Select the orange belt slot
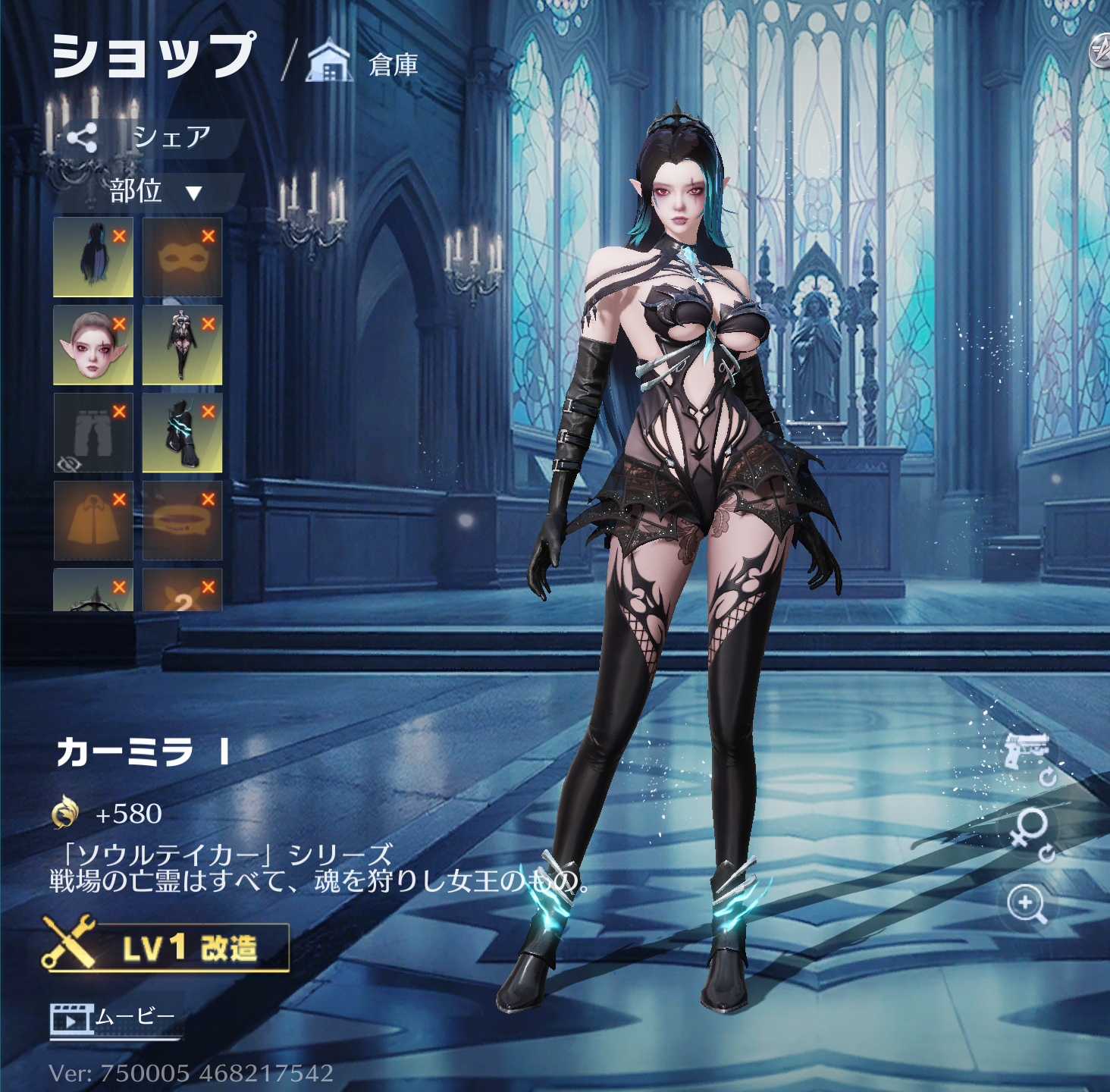 click(x=182, y=521)
